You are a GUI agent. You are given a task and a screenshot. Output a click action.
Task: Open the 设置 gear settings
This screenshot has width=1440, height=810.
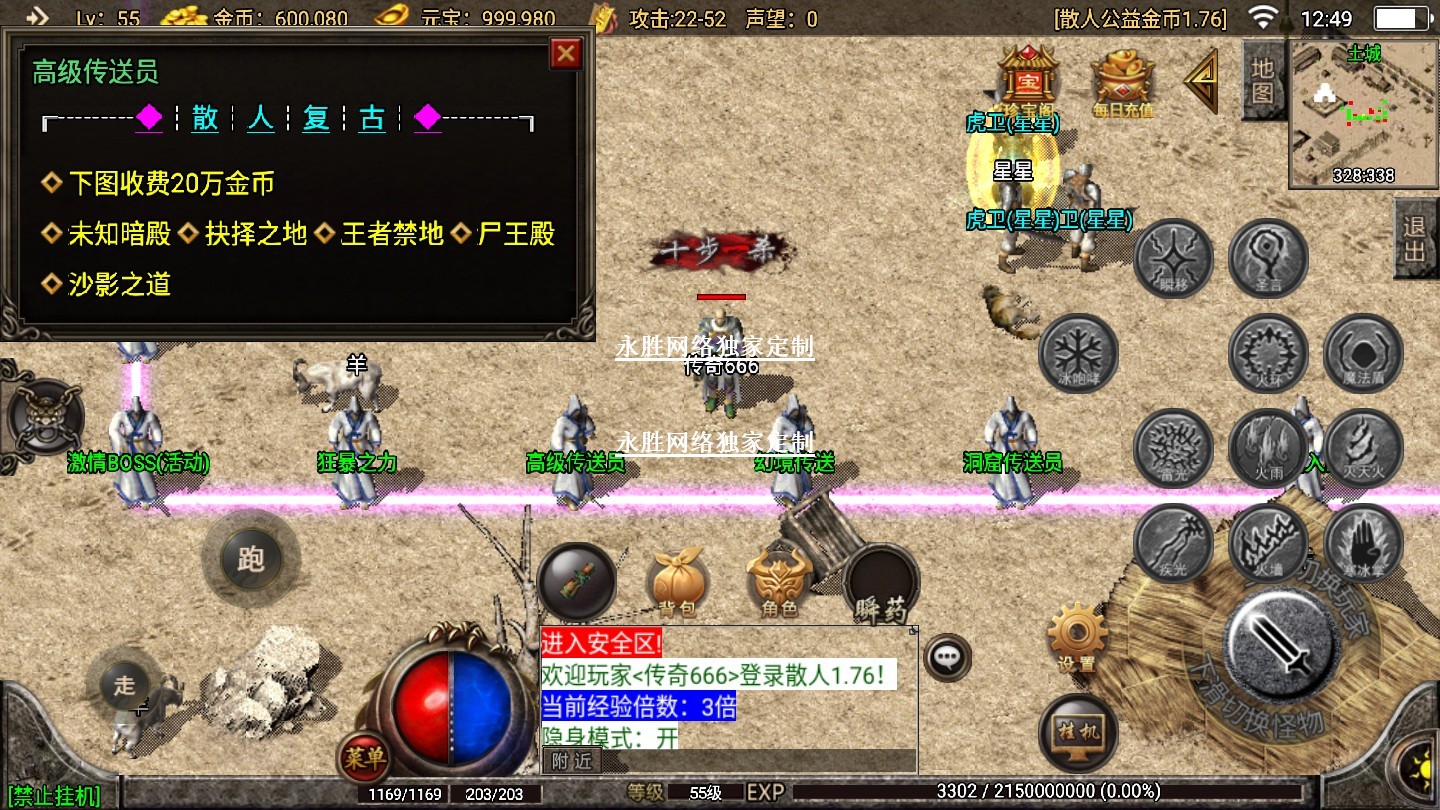(1076, 636)
